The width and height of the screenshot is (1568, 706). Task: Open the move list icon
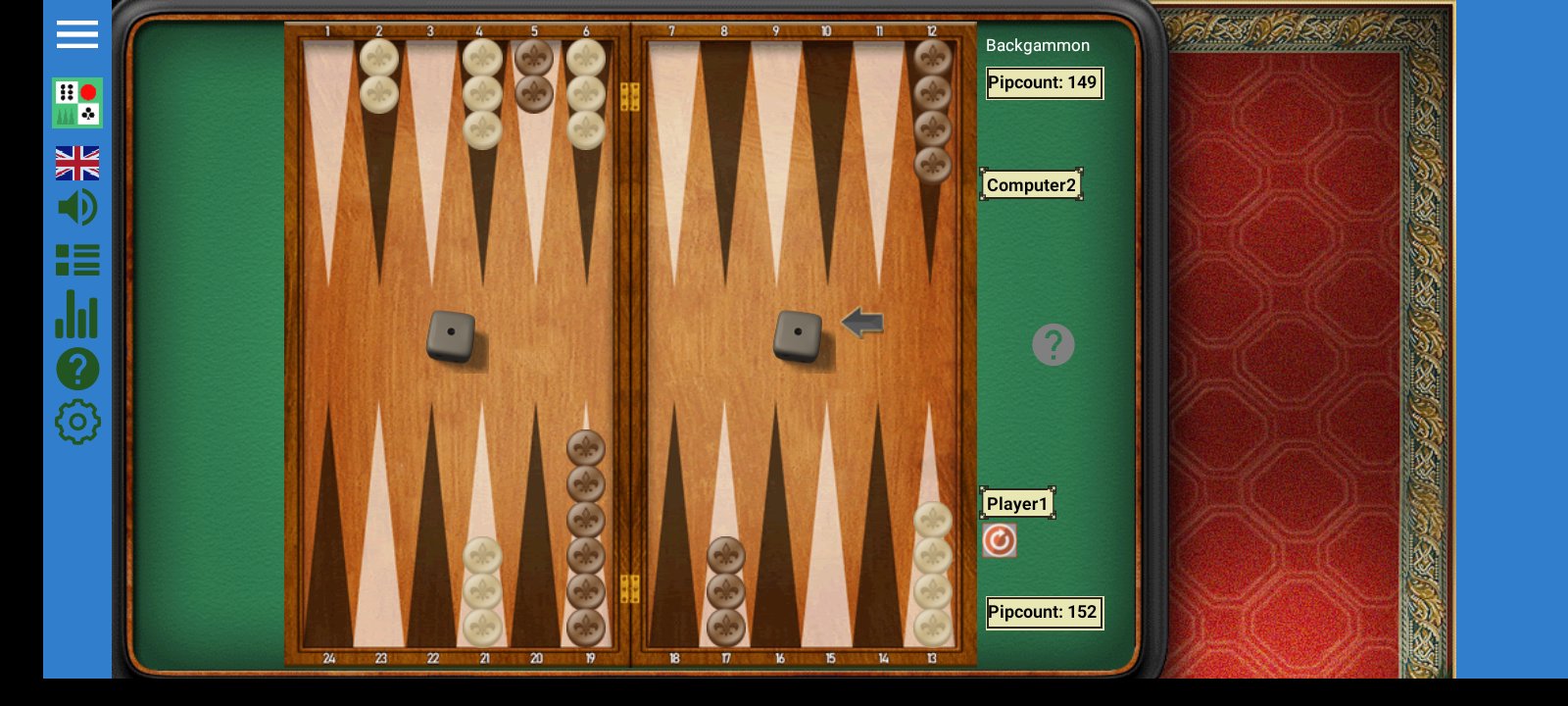pyautogui.click(x=77, y=259)
